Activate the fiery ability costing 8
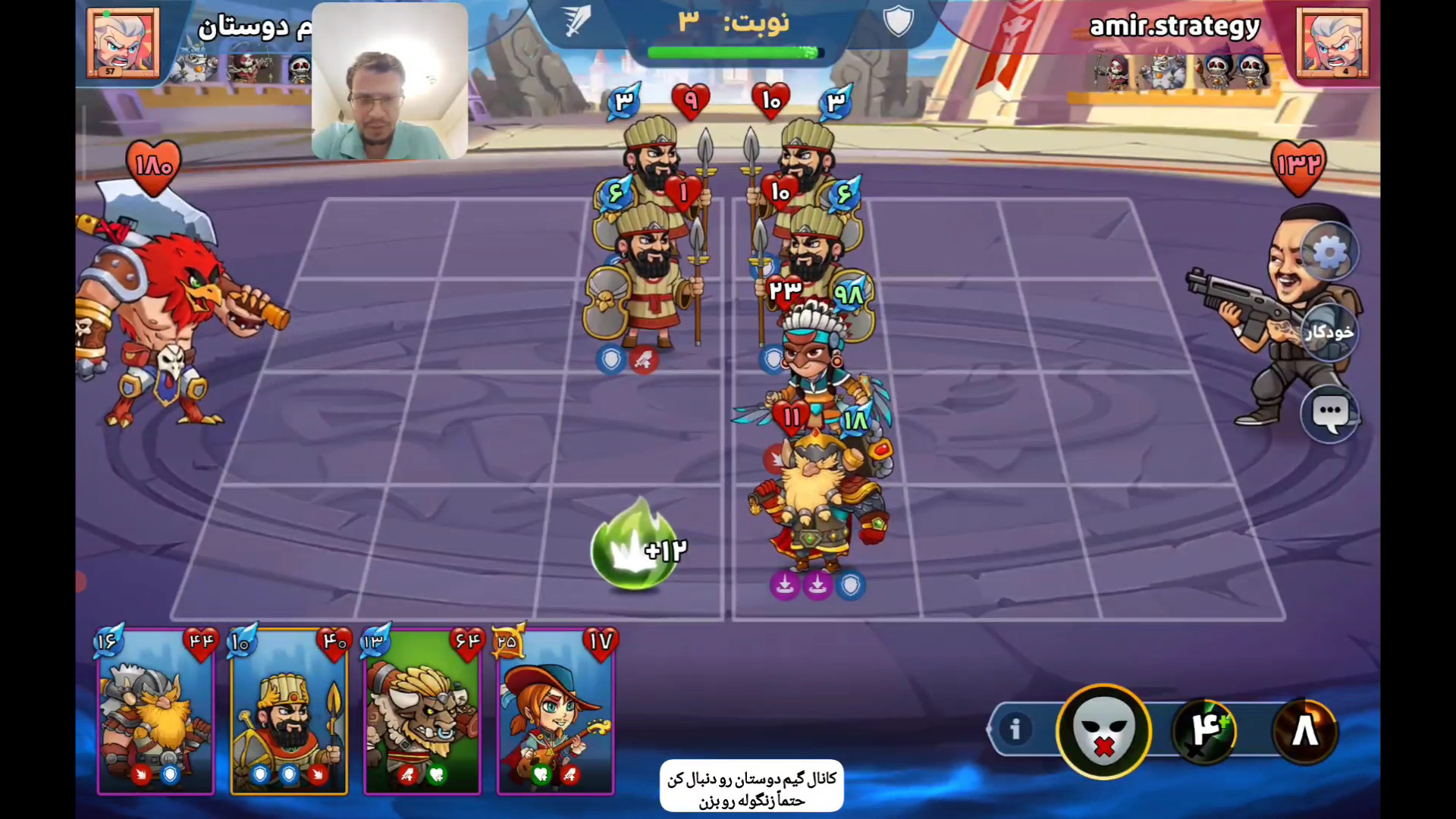This screenshot has width=1456, height=819. coord(1305,730)
